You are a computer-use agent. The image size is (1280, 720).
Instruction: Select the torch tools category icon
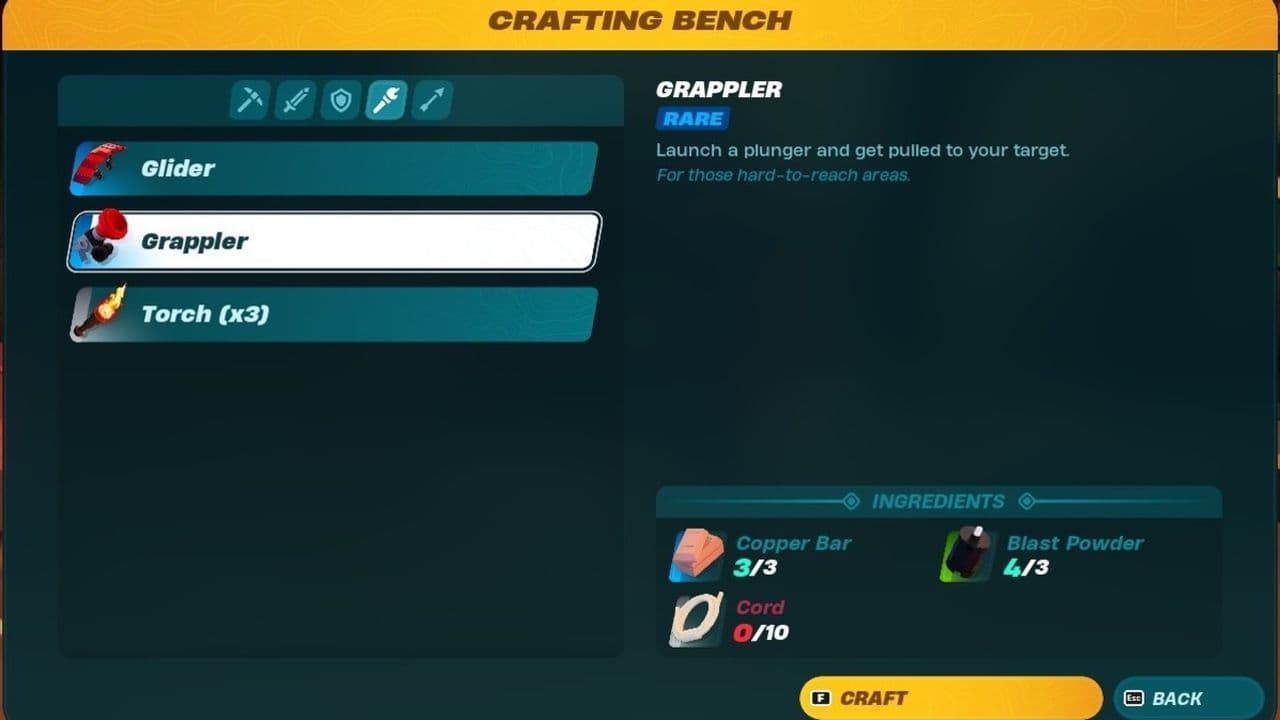386,100
